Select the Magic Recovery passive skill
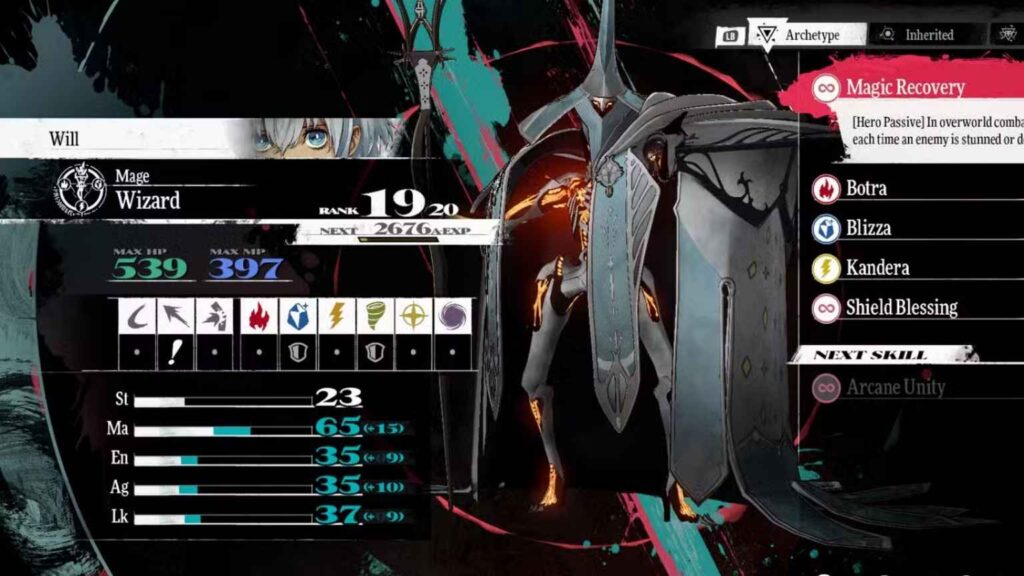1024x576 pixels. point(905,87)
